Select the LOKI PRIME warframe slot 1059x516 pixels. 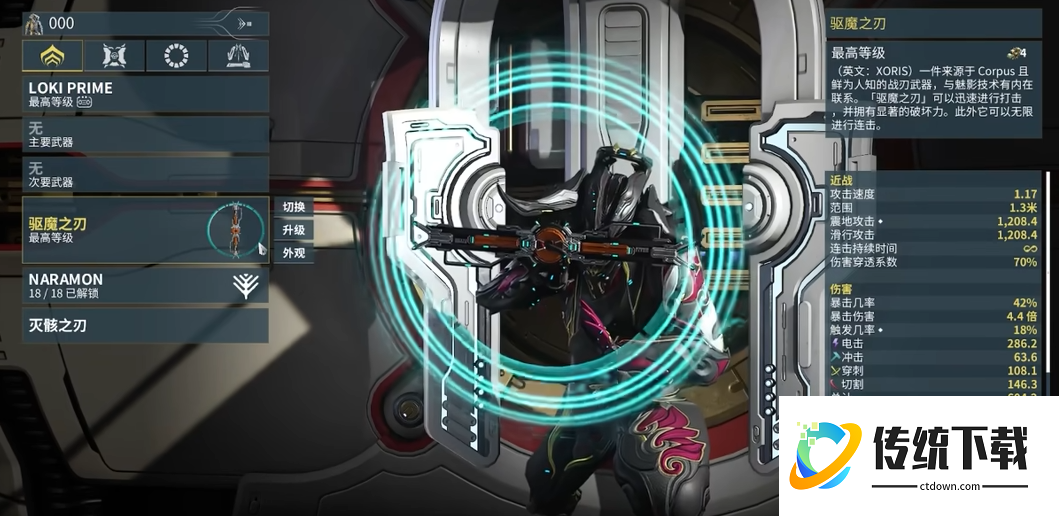145,94
